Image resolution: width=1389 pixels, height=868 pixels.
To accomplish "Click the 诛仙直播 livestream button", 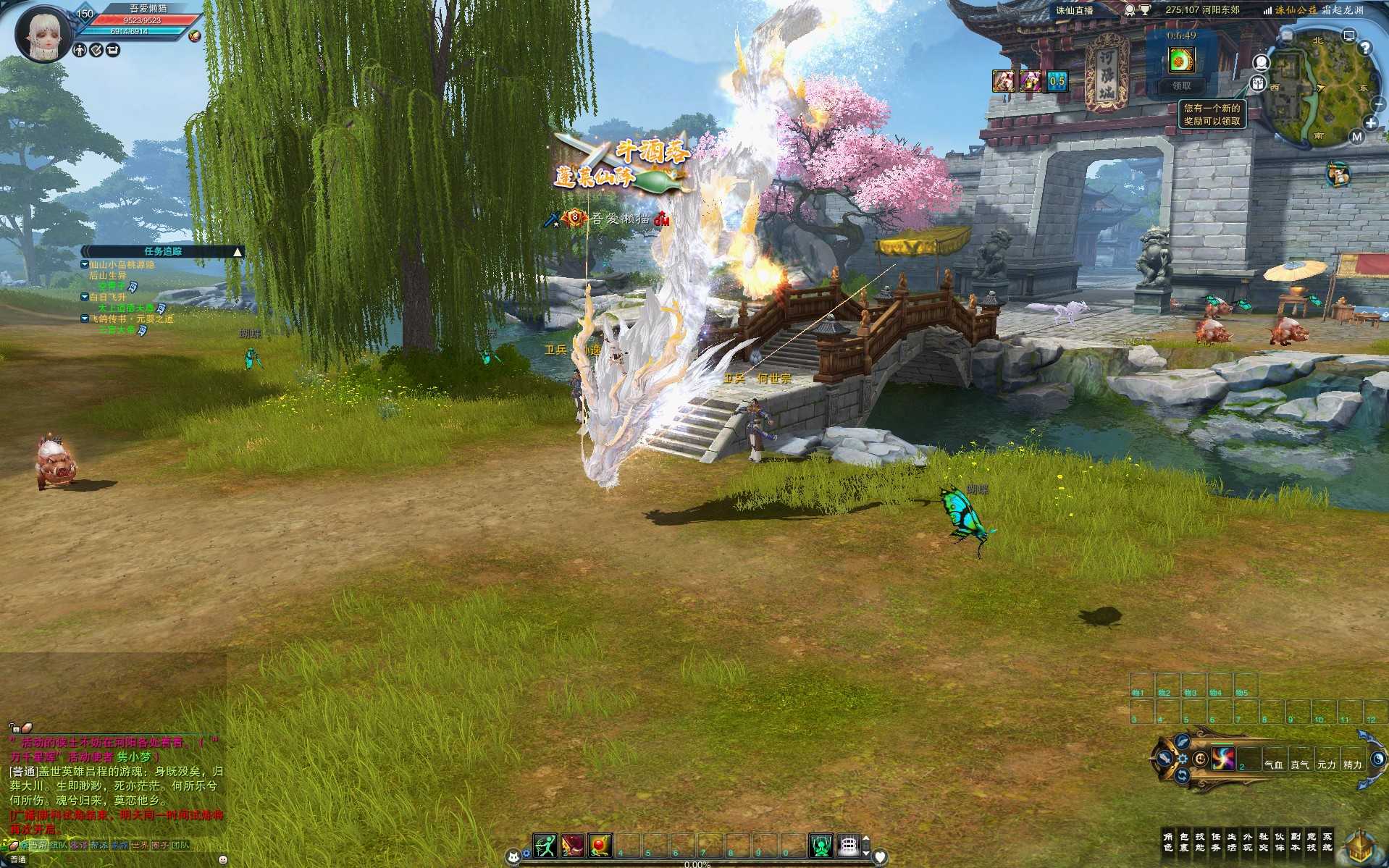I will [x=1074, y=10].
